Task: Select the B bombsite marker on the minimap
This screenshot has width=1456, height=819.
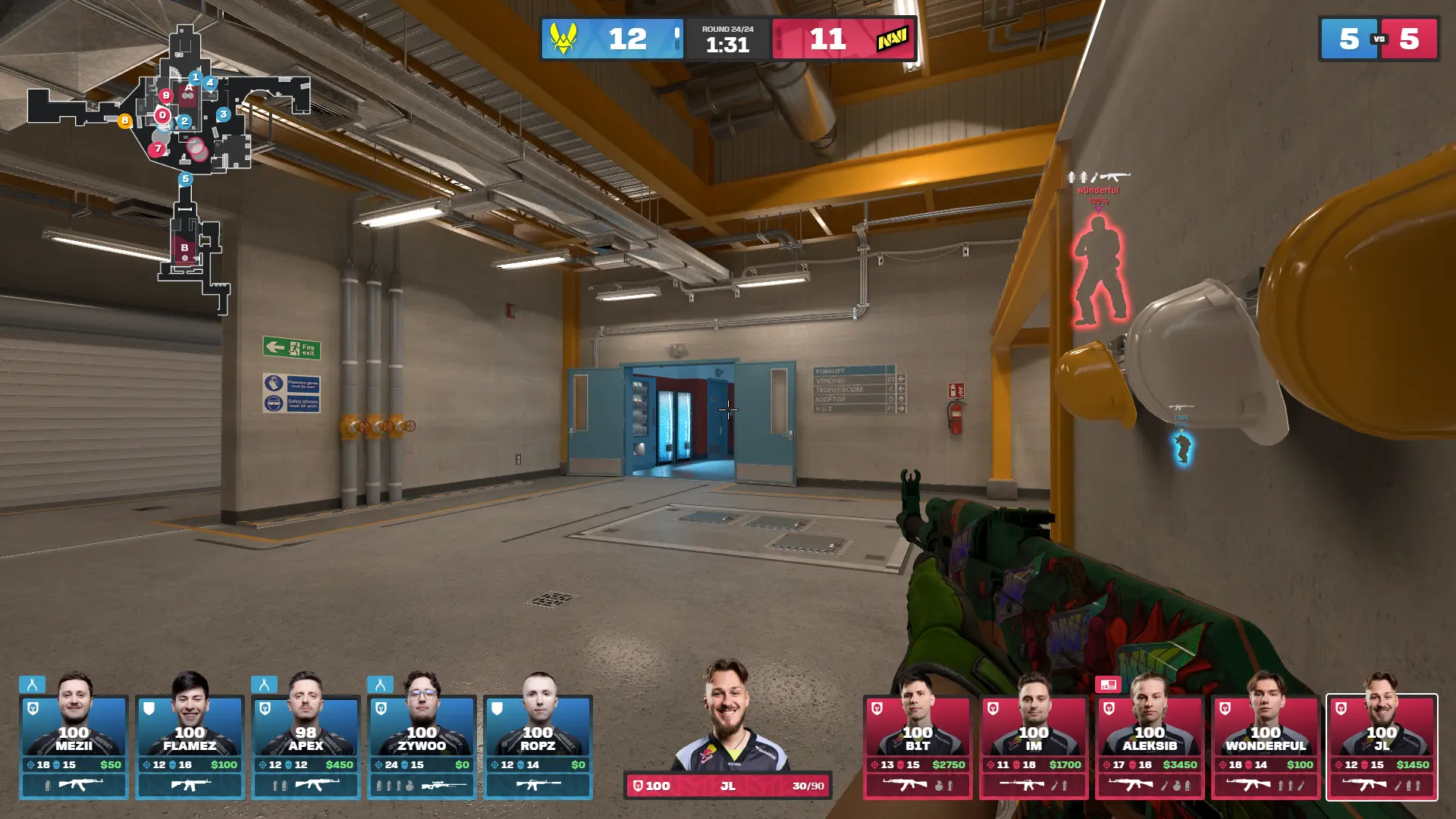Action: pos(184,248)
